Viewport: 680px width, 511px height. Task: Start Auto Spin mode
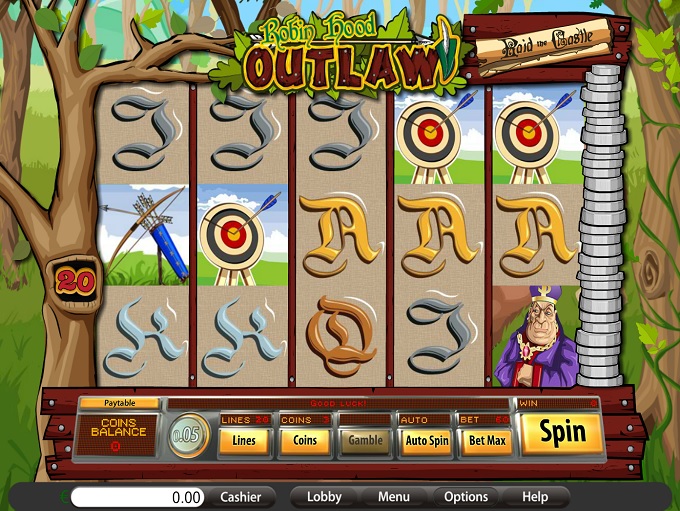pyautogui.click(x=425, y=440)
